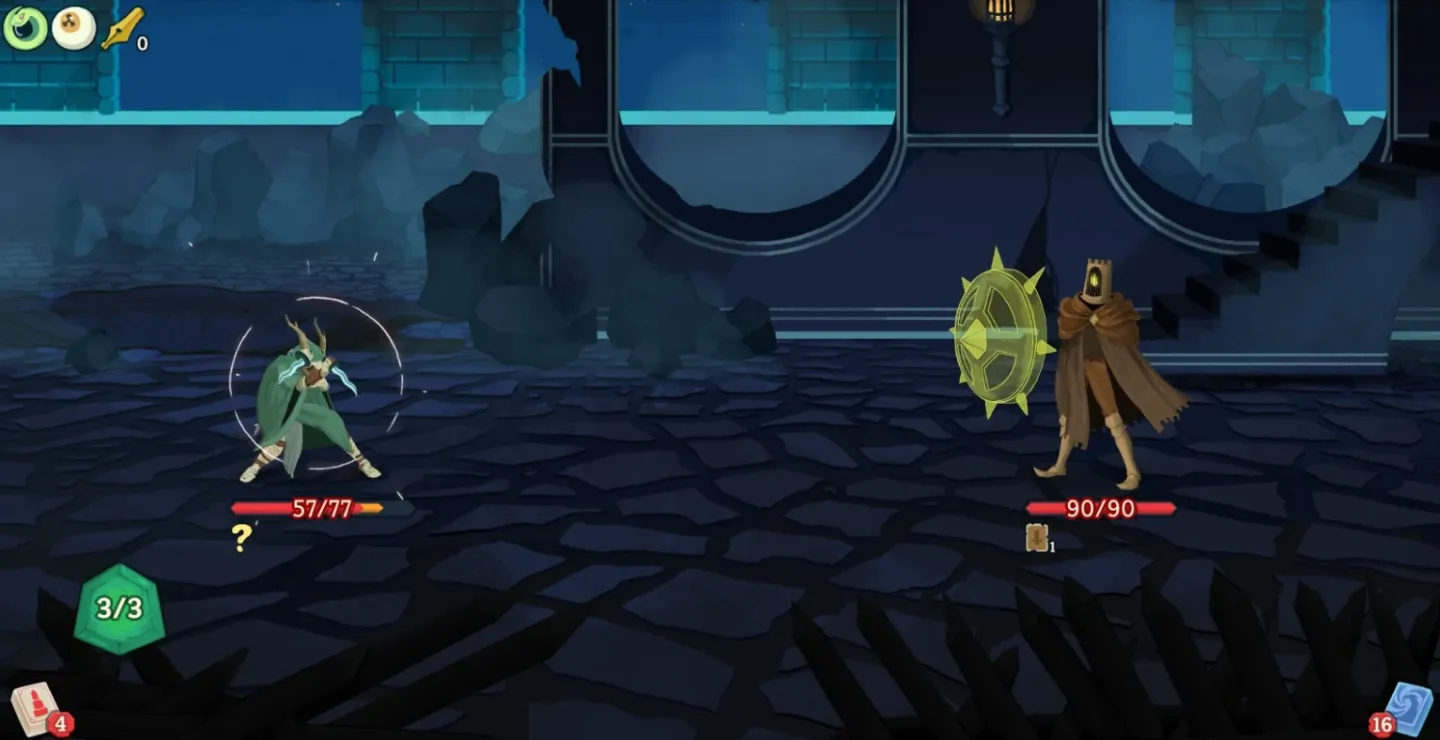This screenshot has height=740, width=1440.
Task: Inspect the green coiled snake relic
Action: pyautogui.click(x=25, y=27)
